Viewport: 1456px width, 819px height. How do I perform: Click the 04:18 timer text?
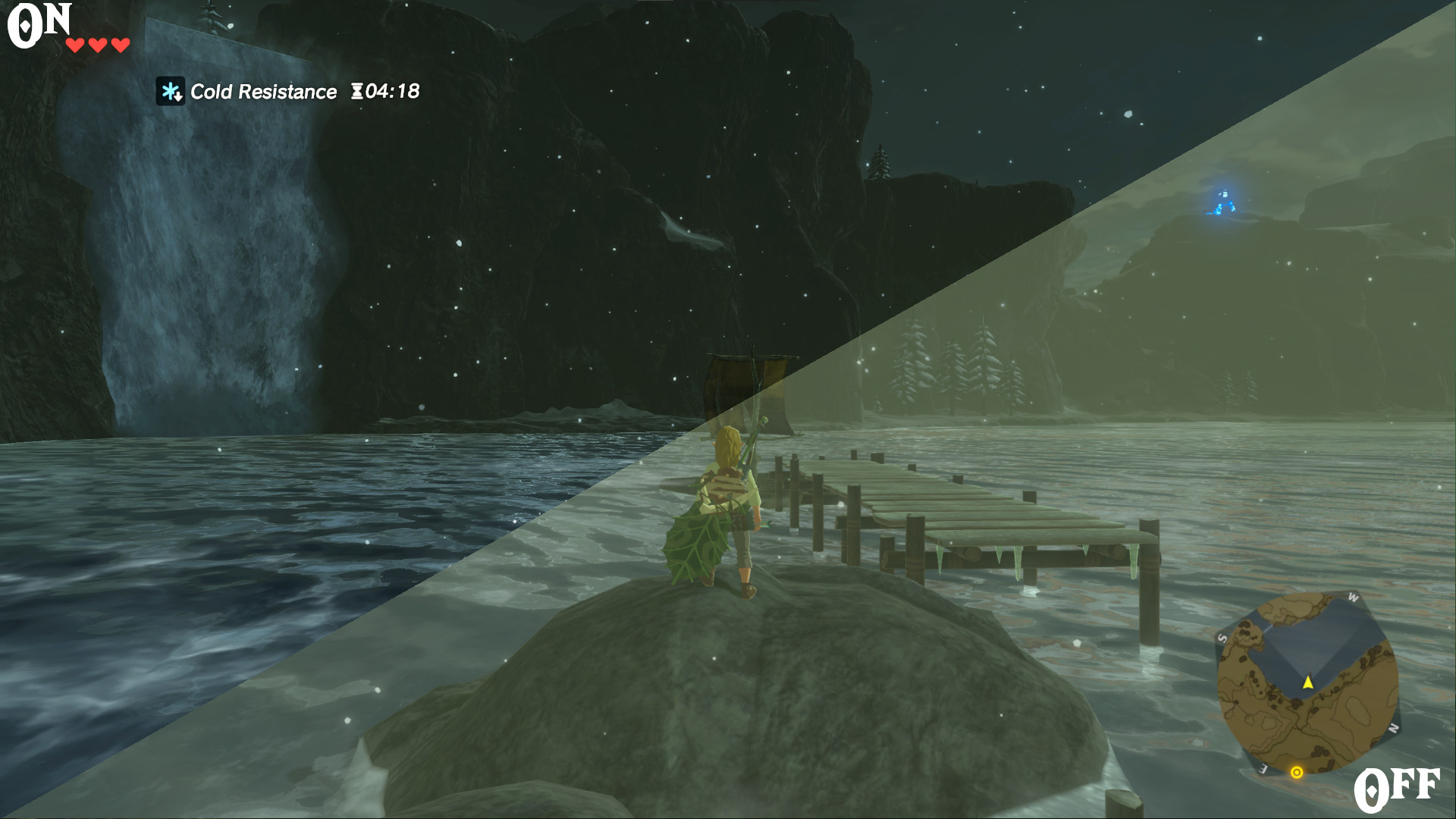(391, 91)
